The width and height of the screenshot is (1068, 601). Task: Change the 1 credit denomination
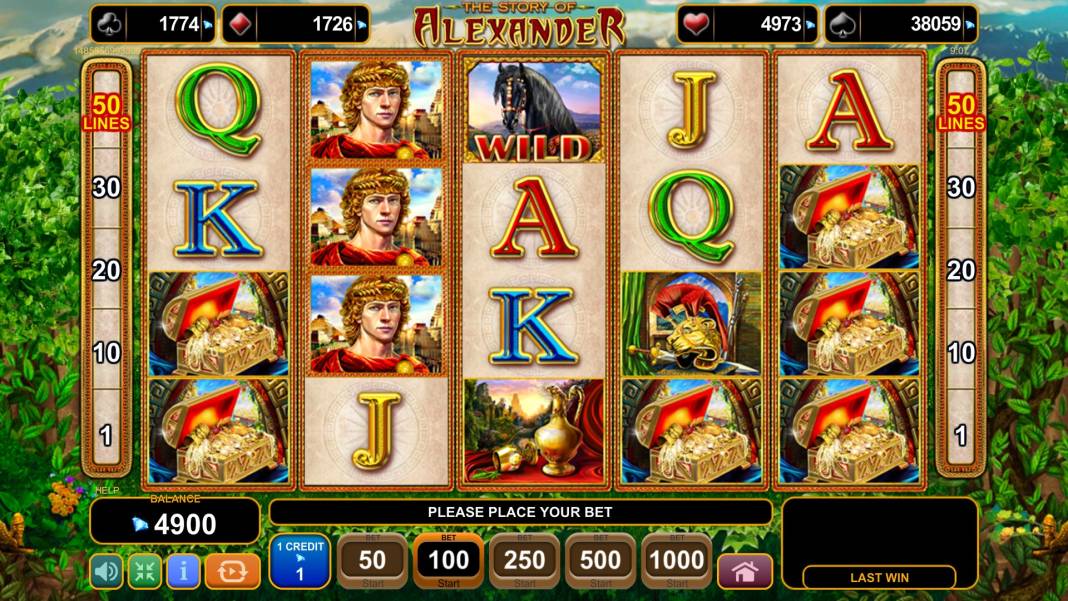299,561
